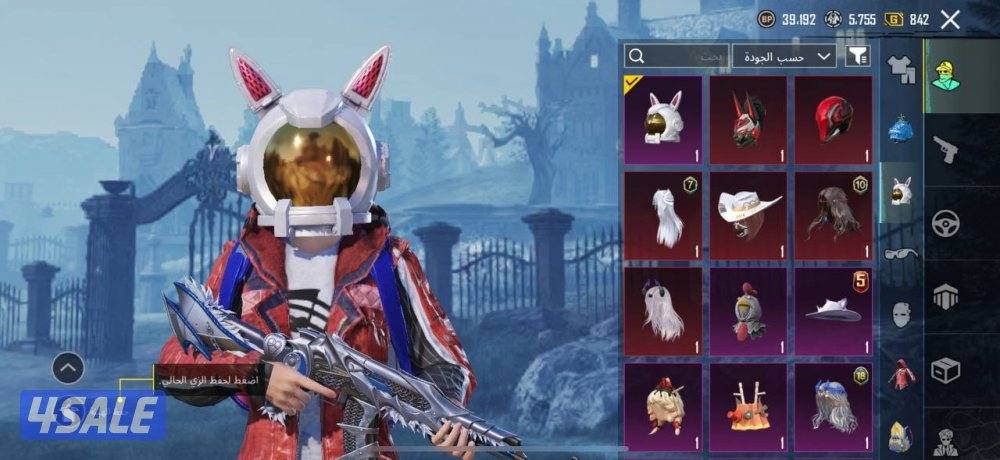
Task: Choose the red racing helmet
Action: tap(833, 120)
